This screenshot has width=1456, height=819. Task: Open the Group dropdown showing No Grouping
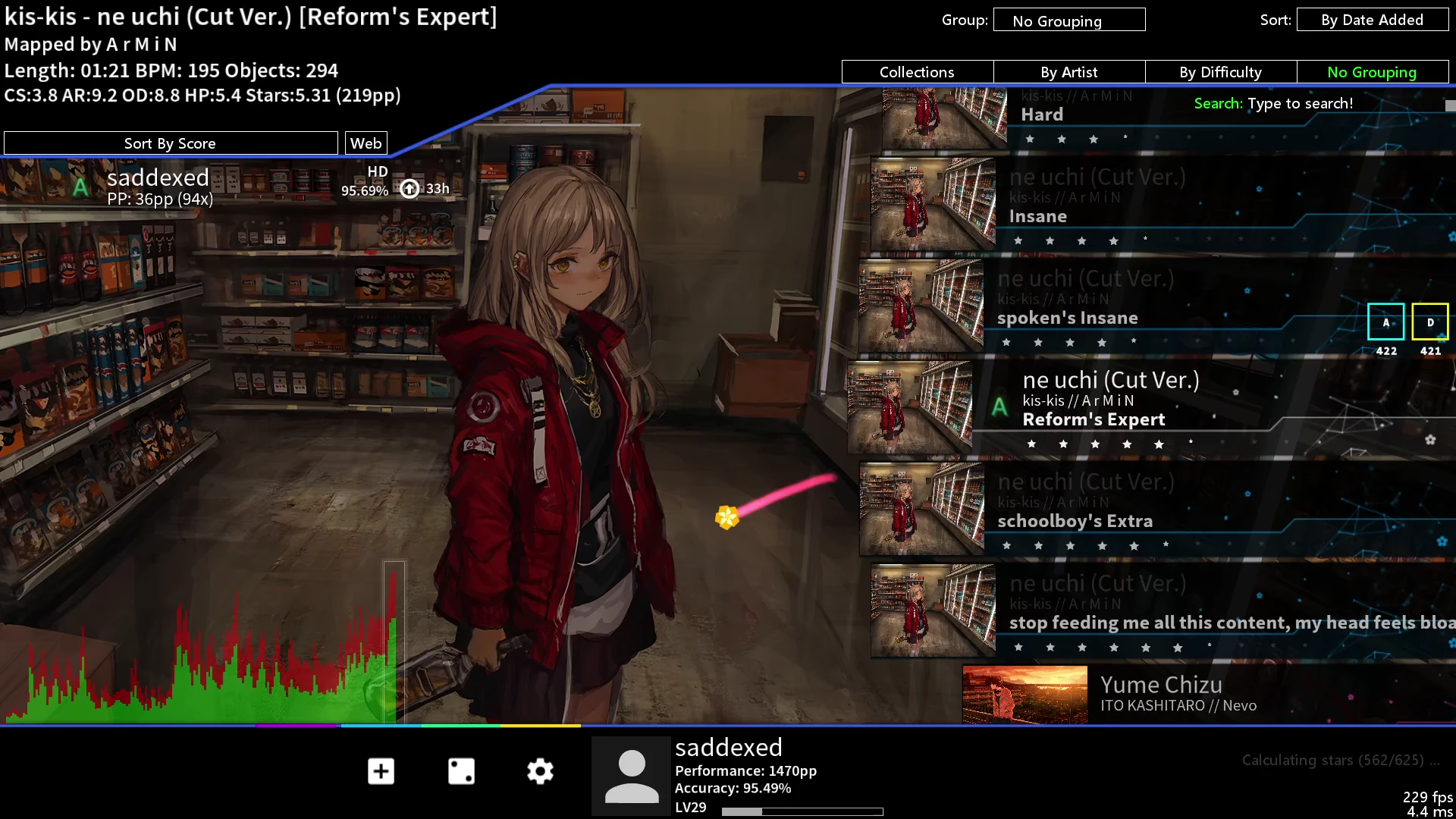click(1068, 20)
